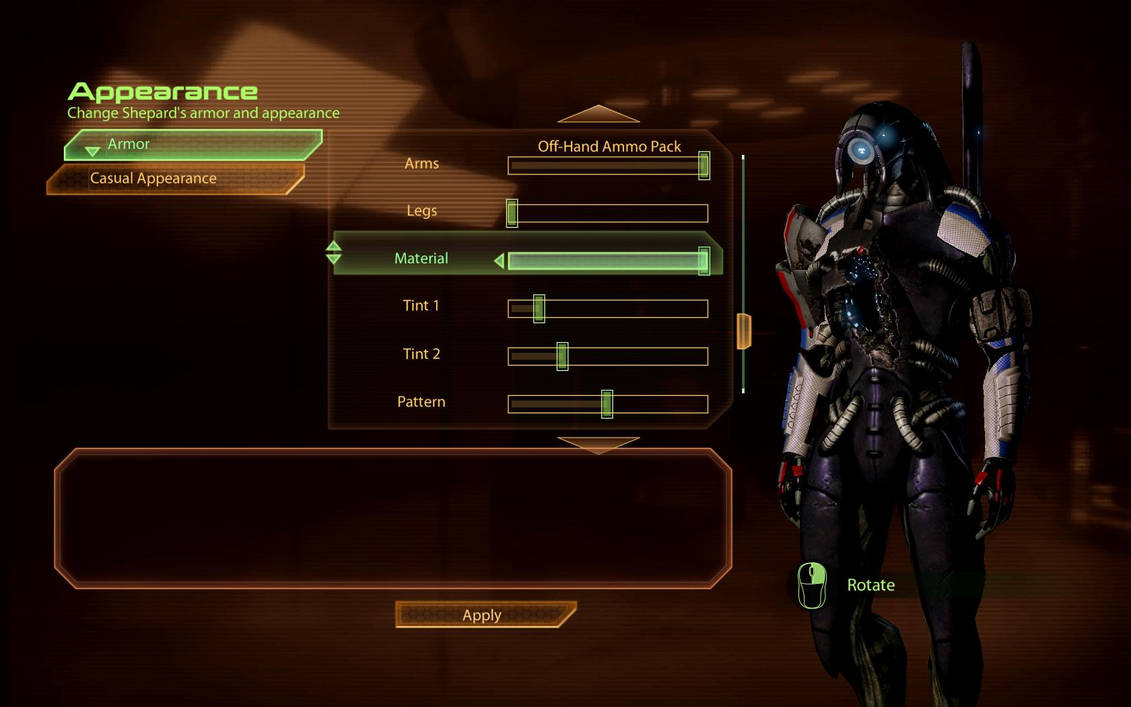Change the Material slider
1131x707 pixels.
(607, 261)
